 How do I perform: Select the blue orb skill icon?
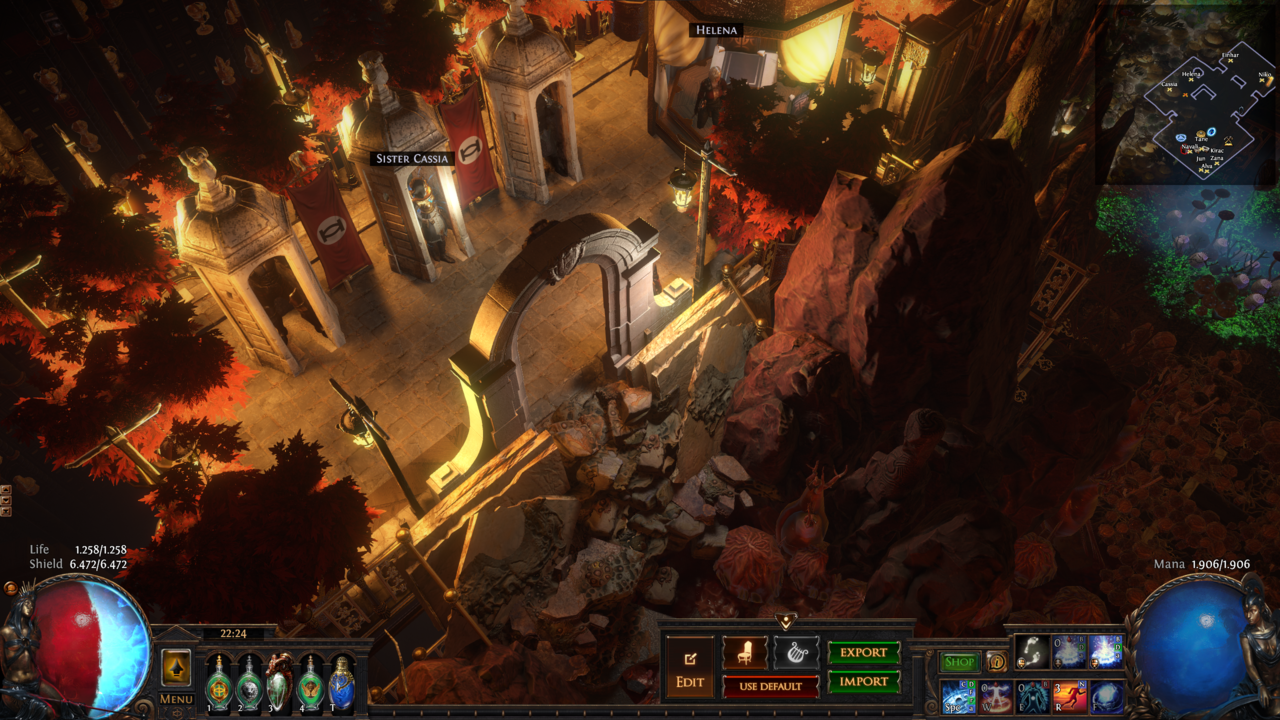pyautogui.click(x=1106, y=696)
